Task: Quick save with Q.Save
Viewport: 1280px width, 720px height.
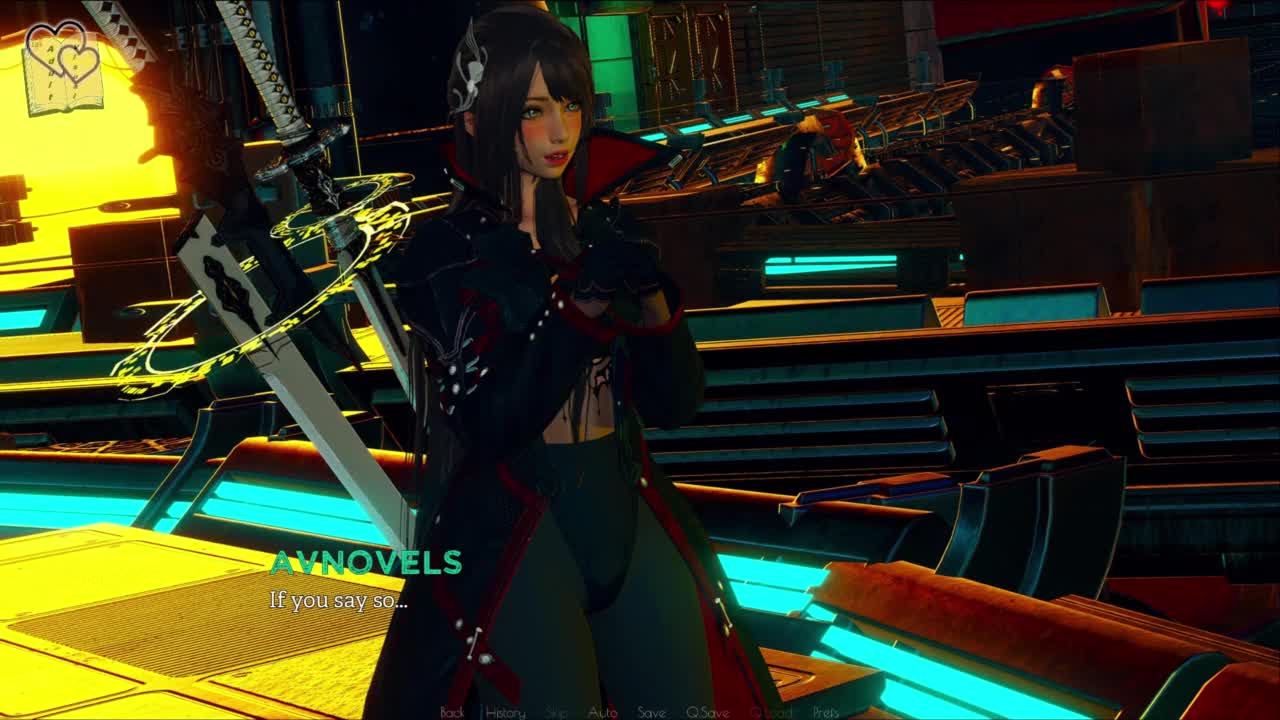Action: pos(707,712)
